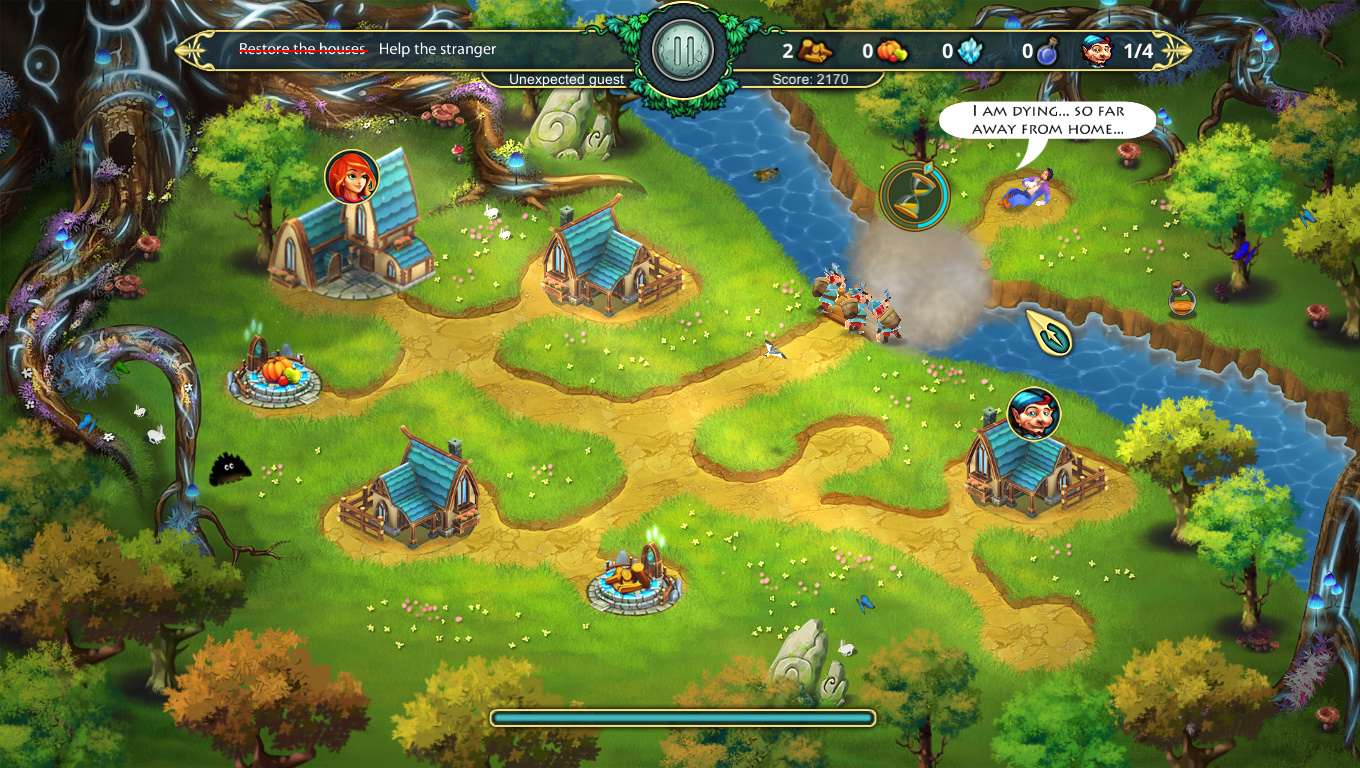1360x768 pixels.
Task: Click the hourglass task timer icon
Action: click(913, 195)
